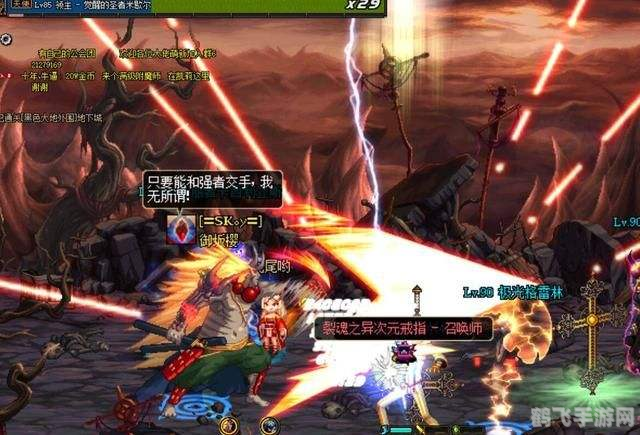
Task: Activate the golden figure round skill icon
Action: point(229,426)
